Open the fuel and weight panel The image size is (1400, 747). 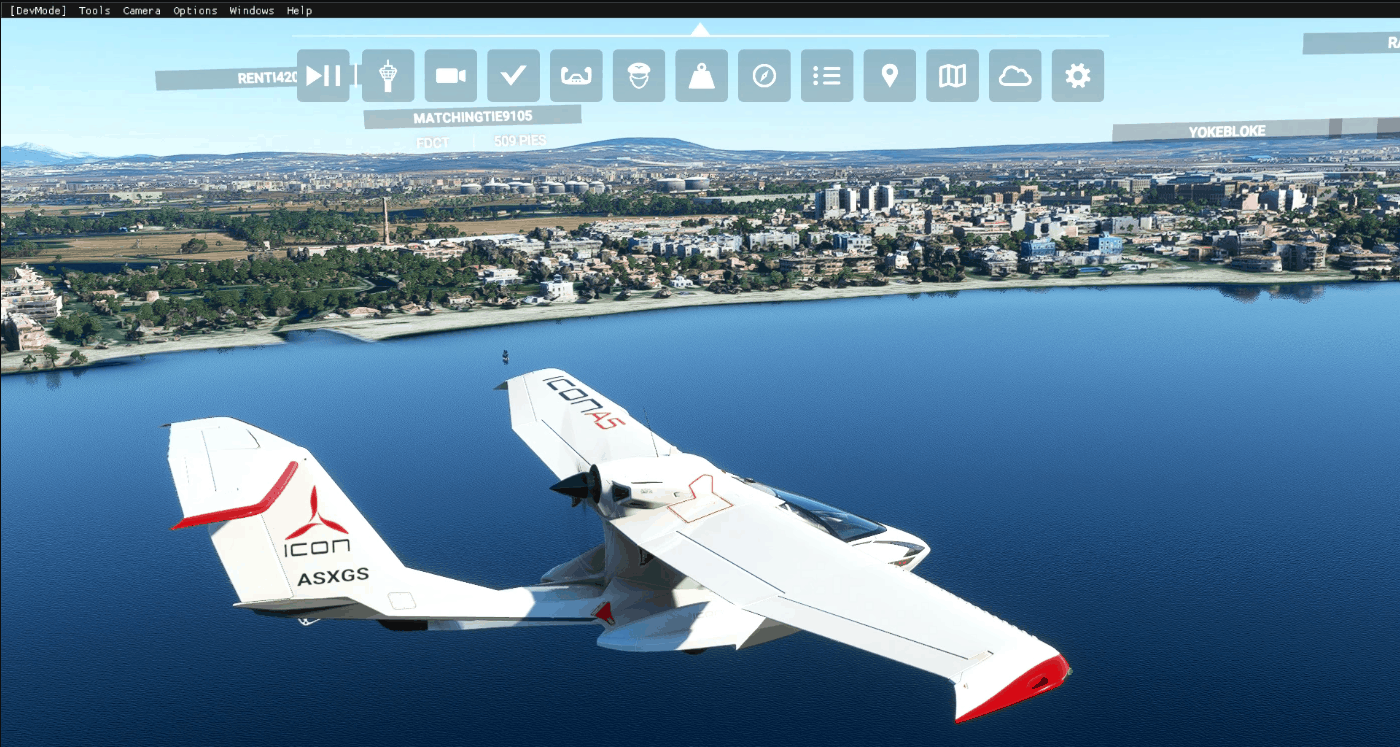click(702, 76)
